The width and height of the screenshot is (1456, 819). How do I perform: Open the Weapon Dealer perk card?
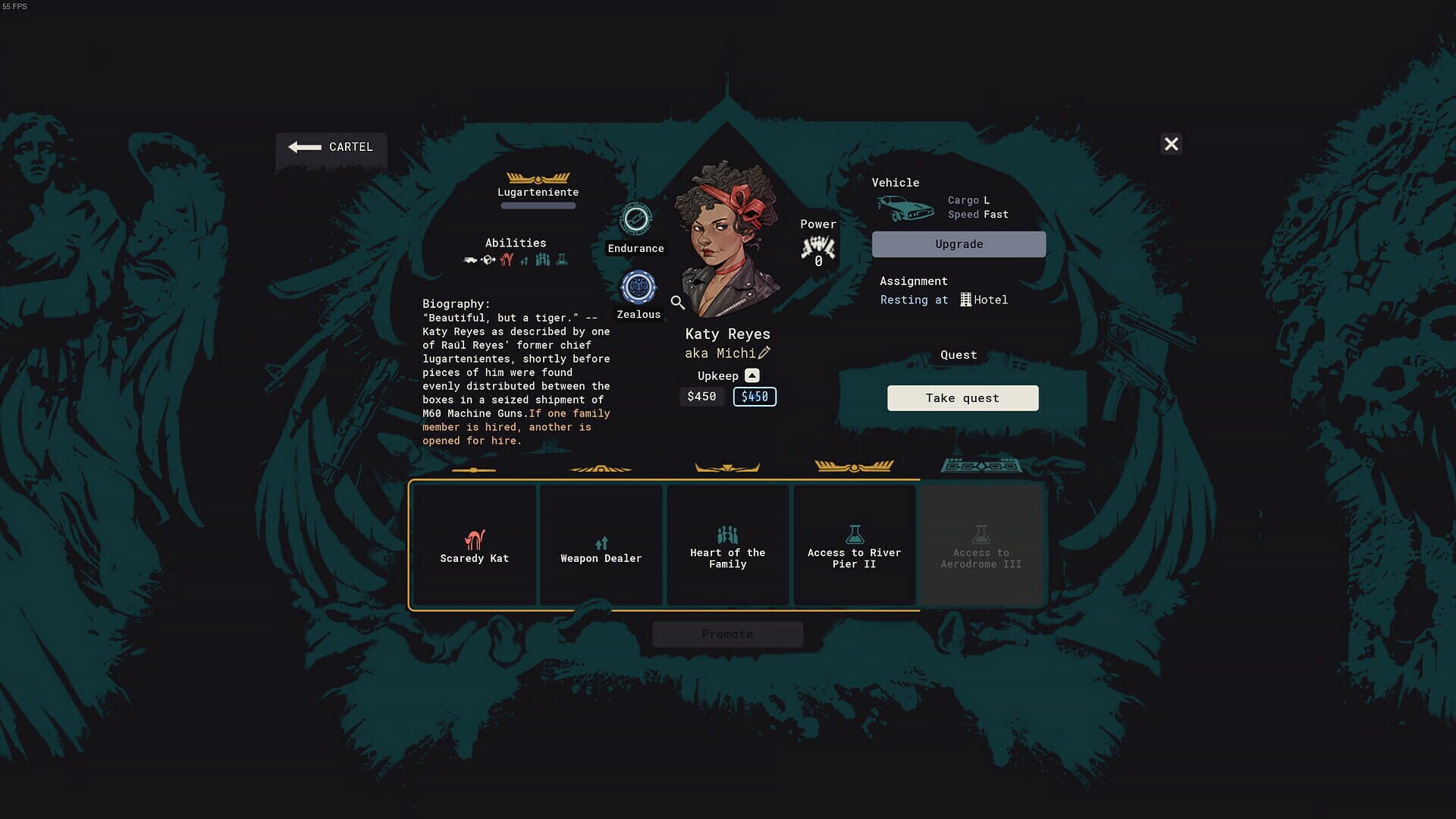click(x=601, y=544)
